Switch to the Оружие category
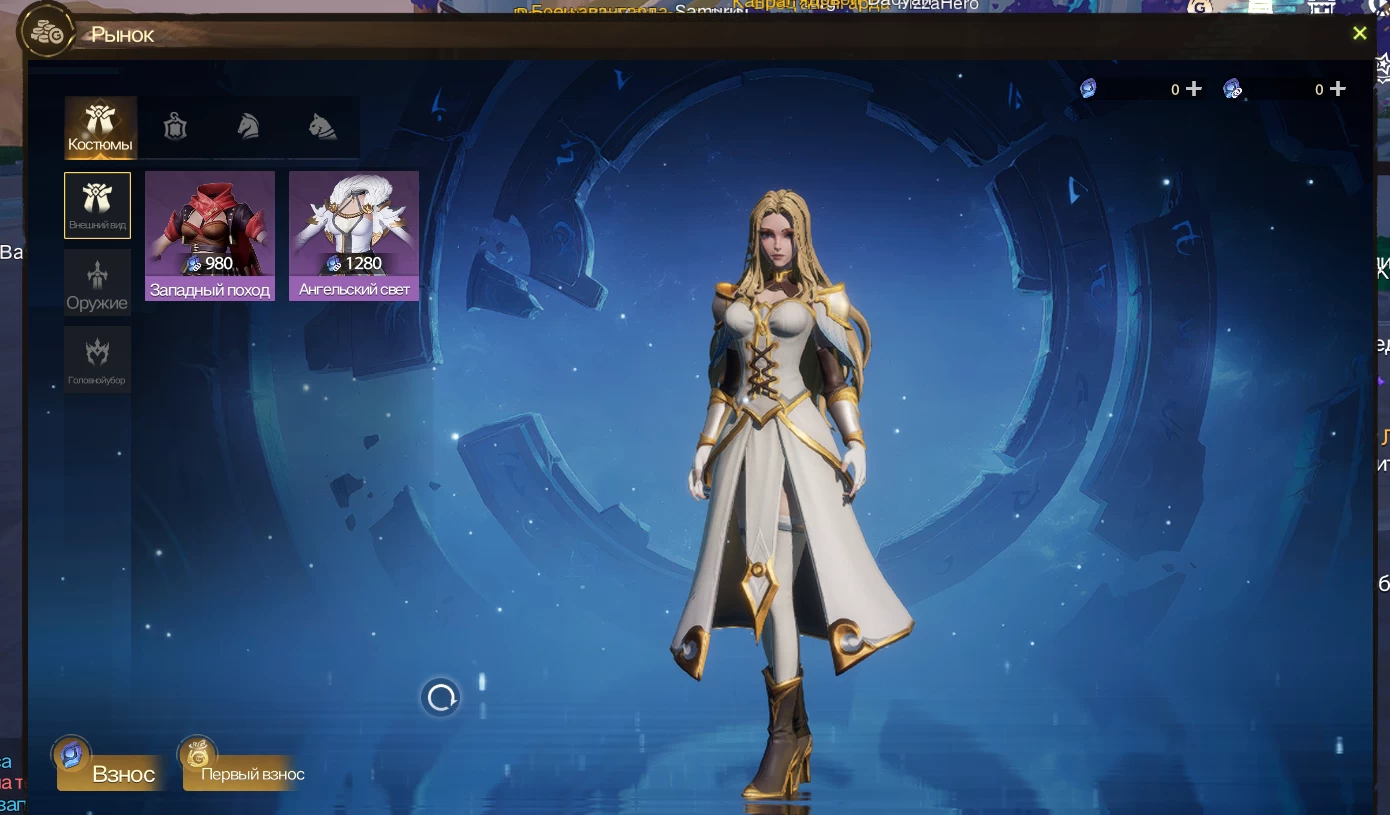This screenshot has height=815, width=1390. (x=97, y=283)
